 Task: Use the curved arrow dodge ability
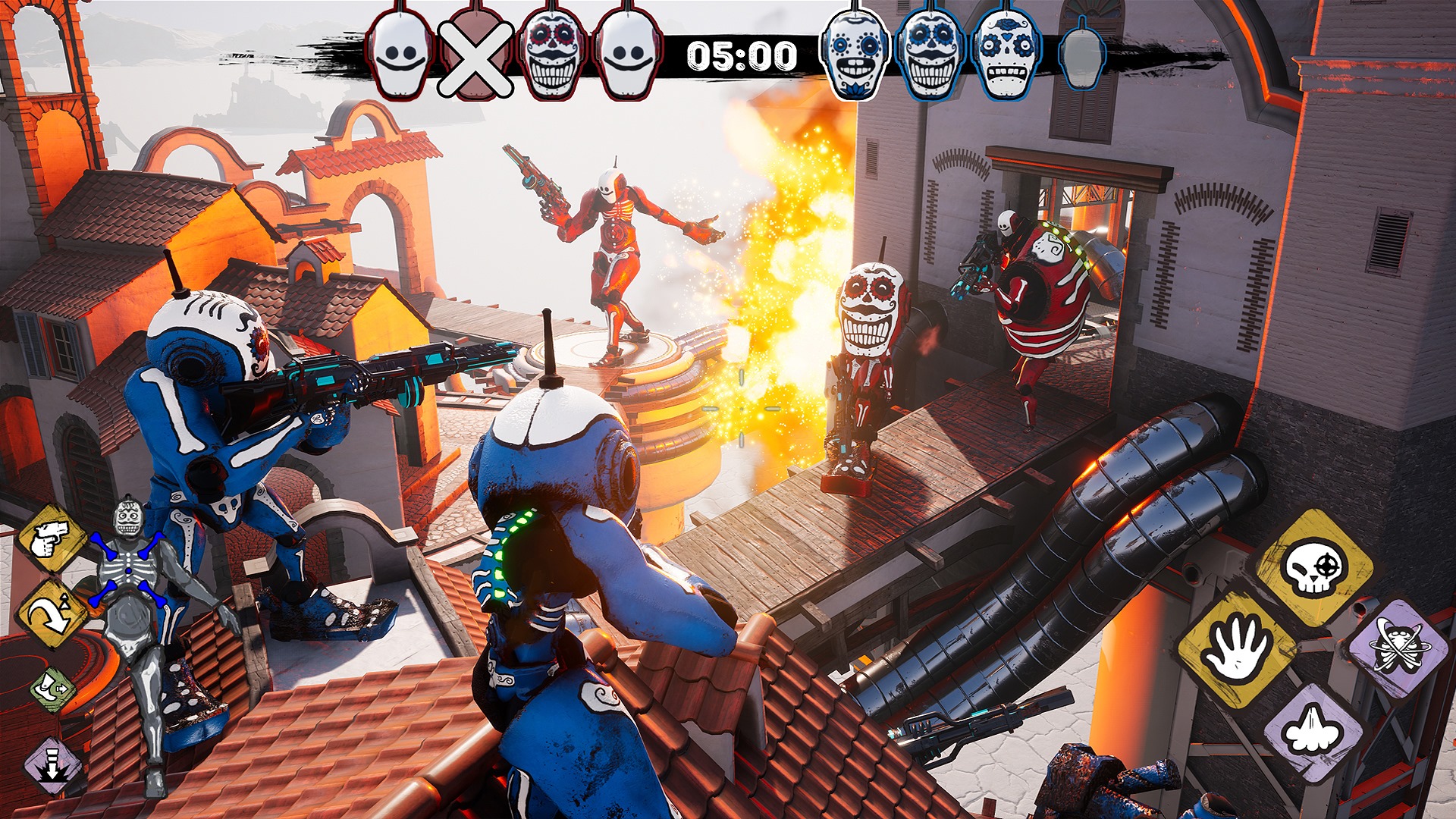(x=52, y=613)
